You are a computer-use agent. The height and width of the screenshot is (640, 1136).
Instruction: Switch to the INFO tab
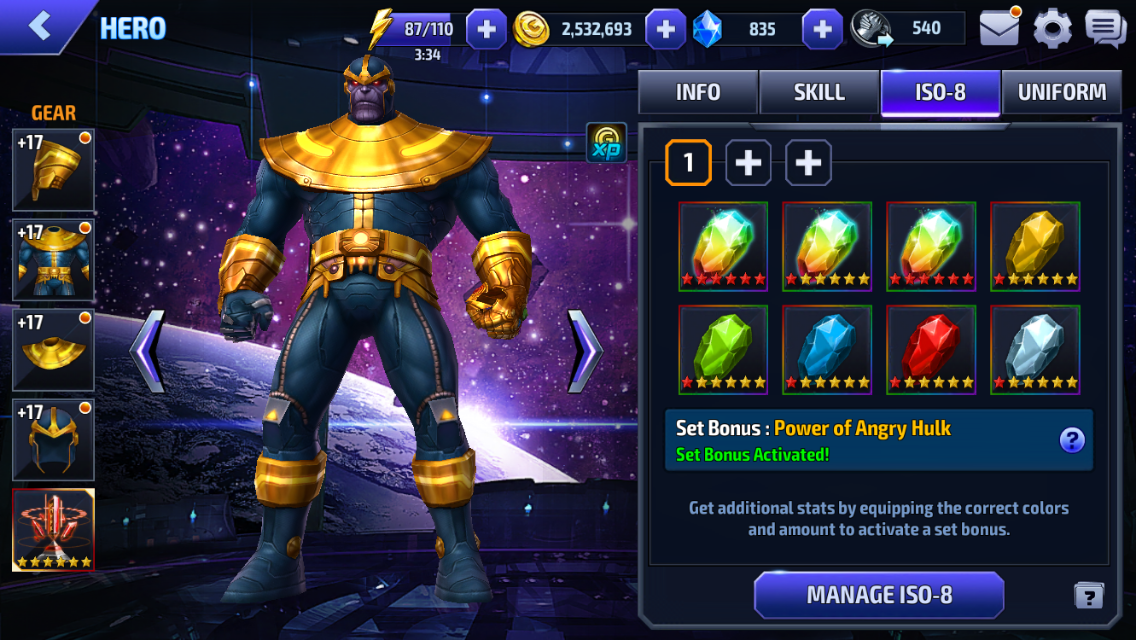click(698, 93)
